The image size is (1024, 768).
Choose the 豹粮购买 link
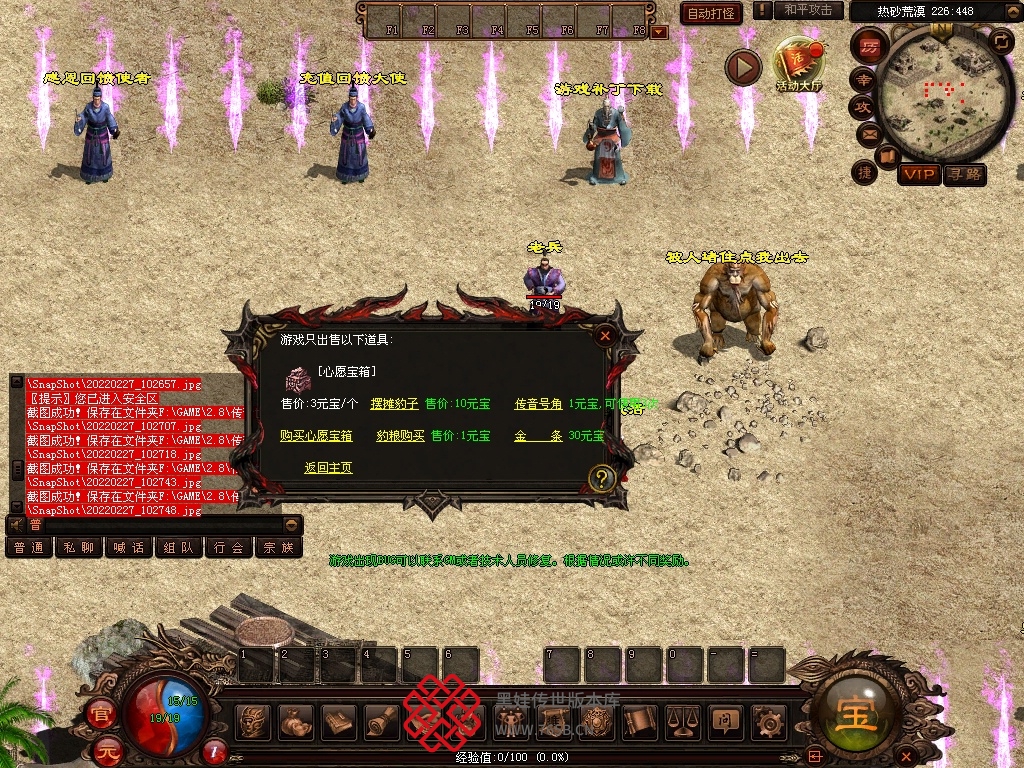400,436
